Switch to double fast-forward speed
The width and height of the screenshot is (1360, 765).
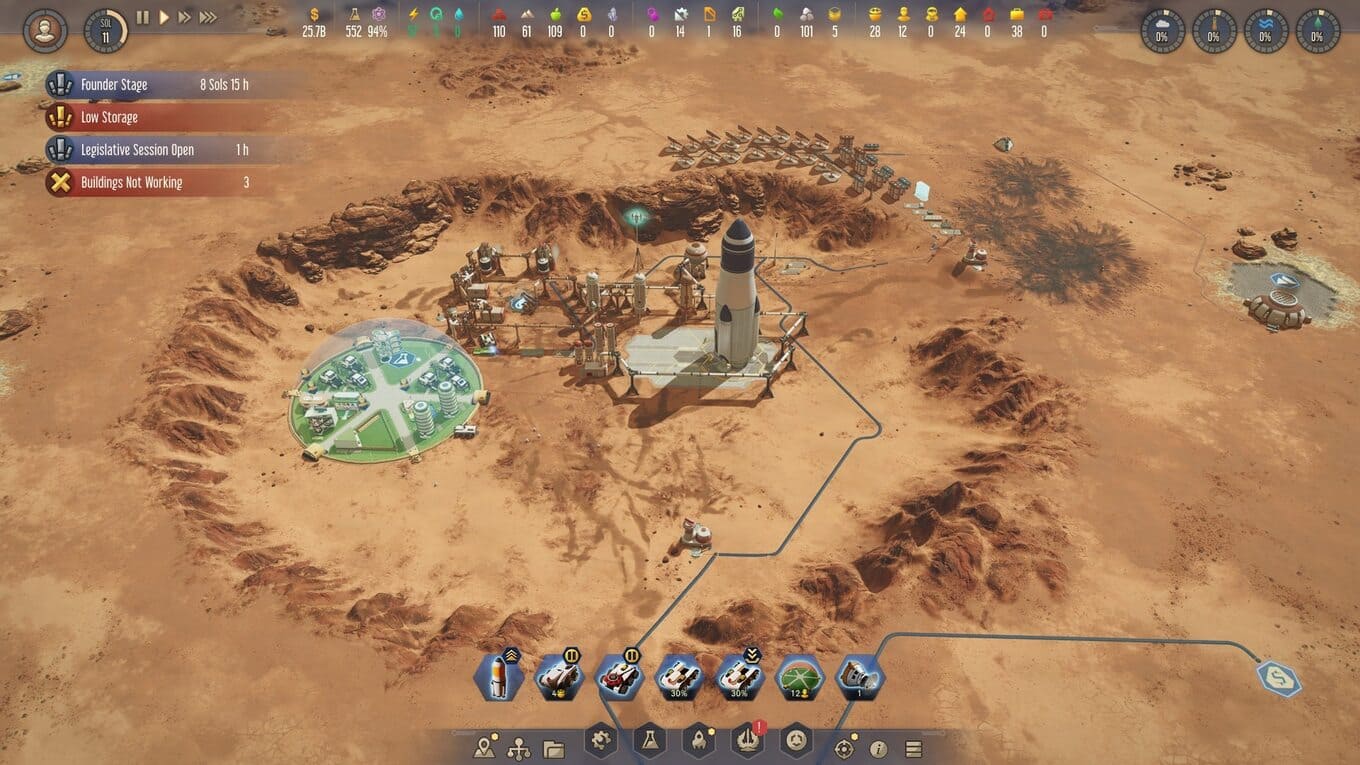(x=185, y=17)
